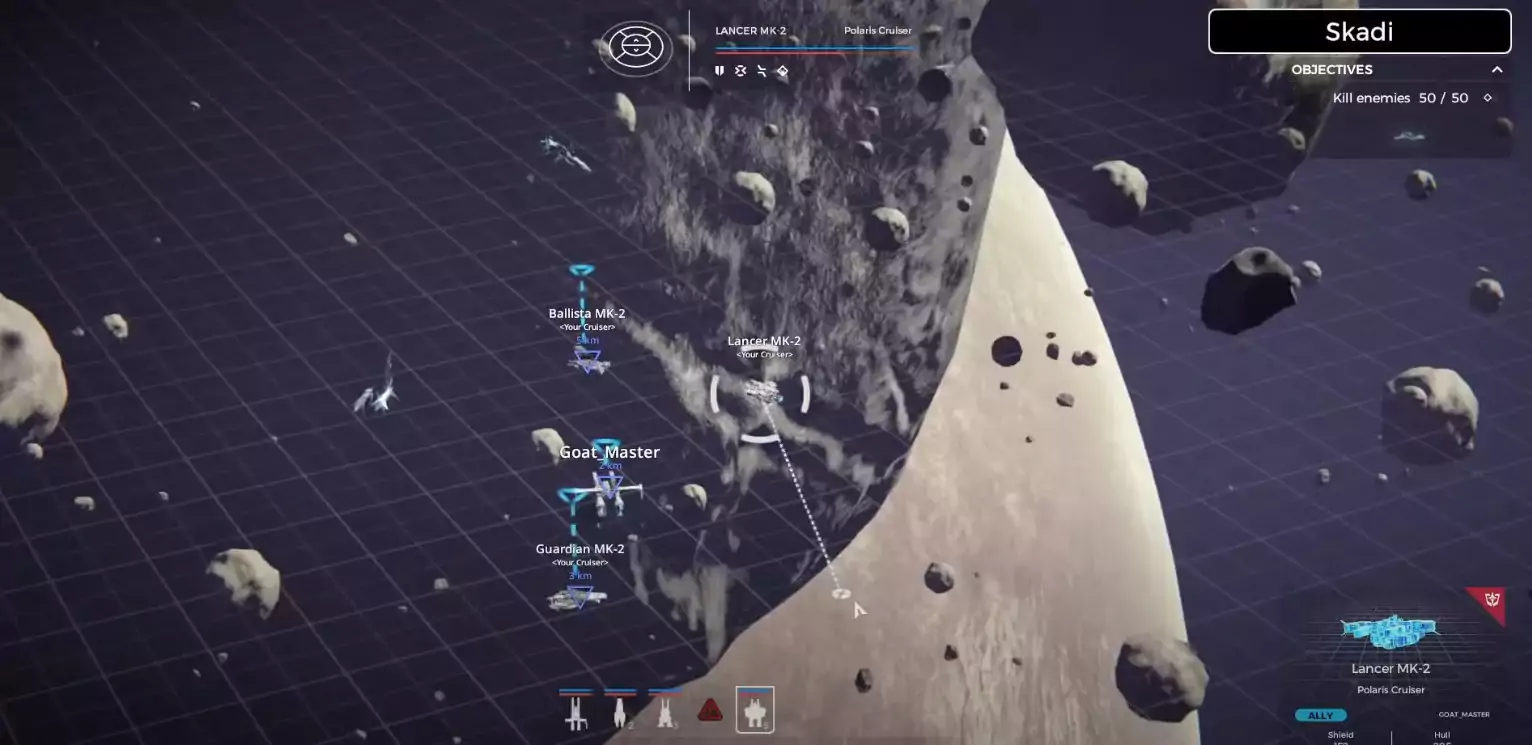Click the Lancer MK-2 hologram thumbnail

(1390, 631)
